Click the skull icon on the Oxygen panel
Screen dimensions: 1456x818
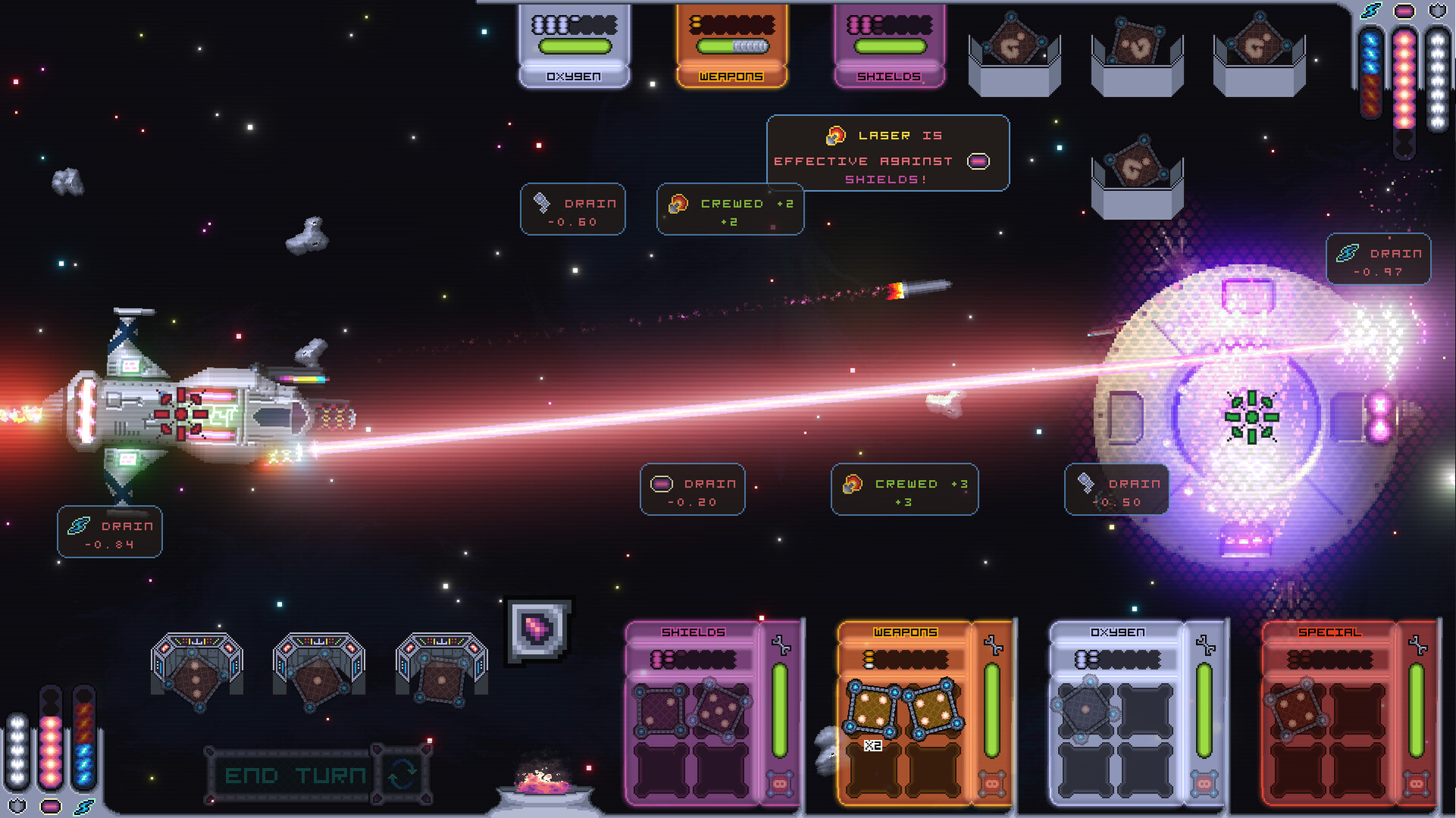point(1203,784)
